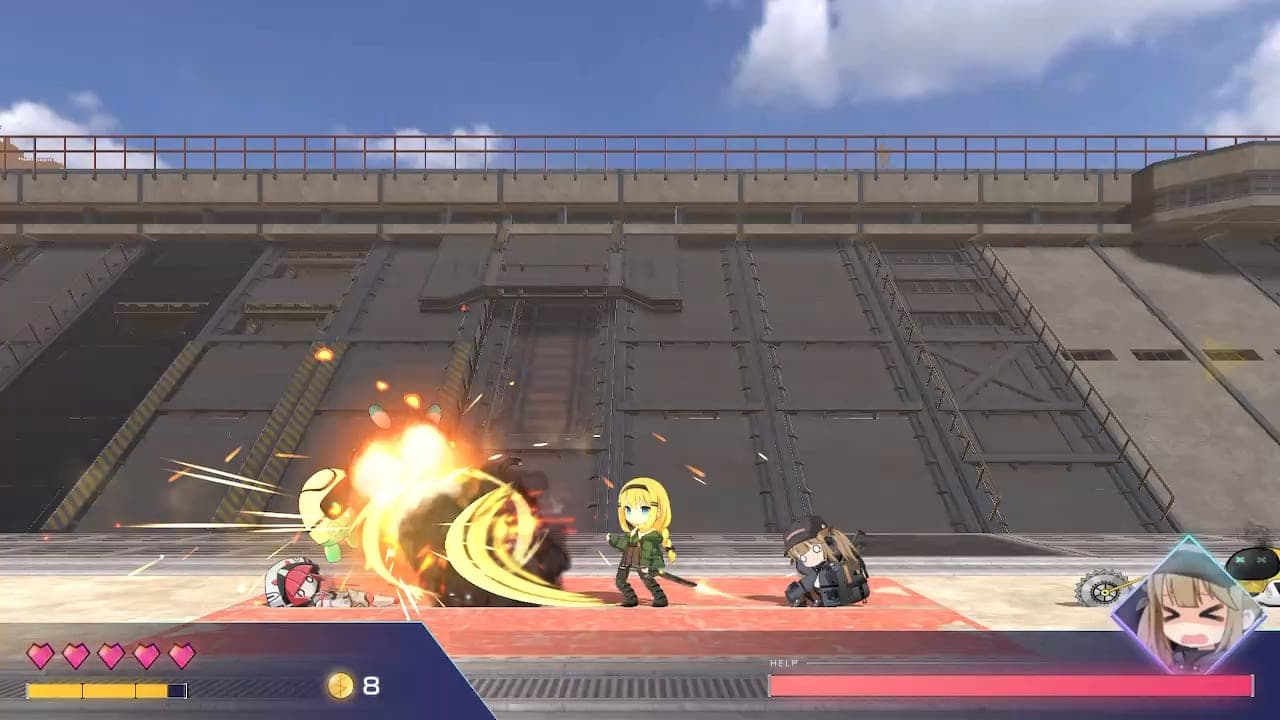Click the middle heart of the health row
Viewport: 1280px width, 720px height.
coord(110,656)
